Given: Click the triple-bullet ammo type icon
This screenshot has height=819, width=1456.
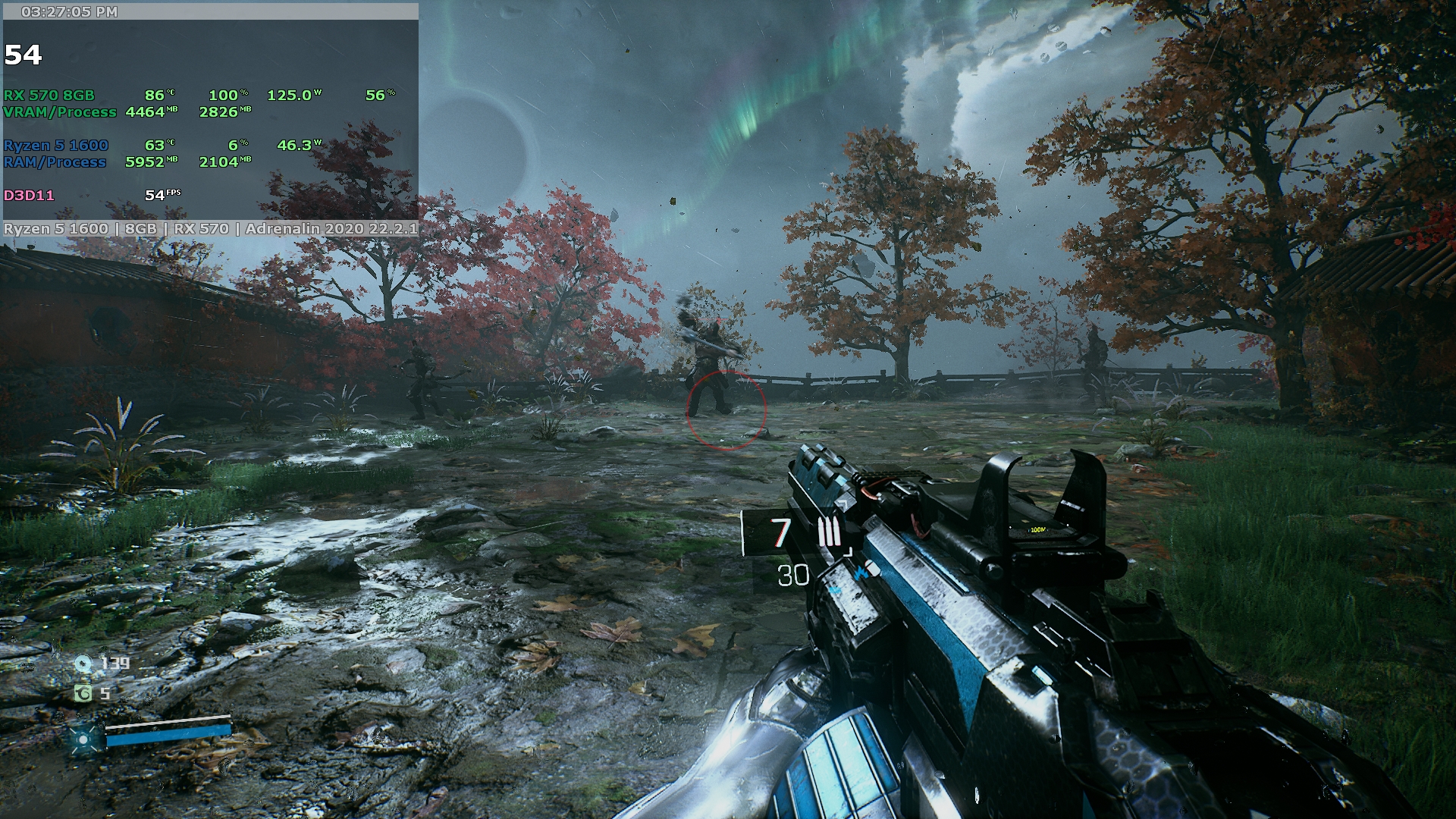Looking at the screenshot, I should click(829, 533).
